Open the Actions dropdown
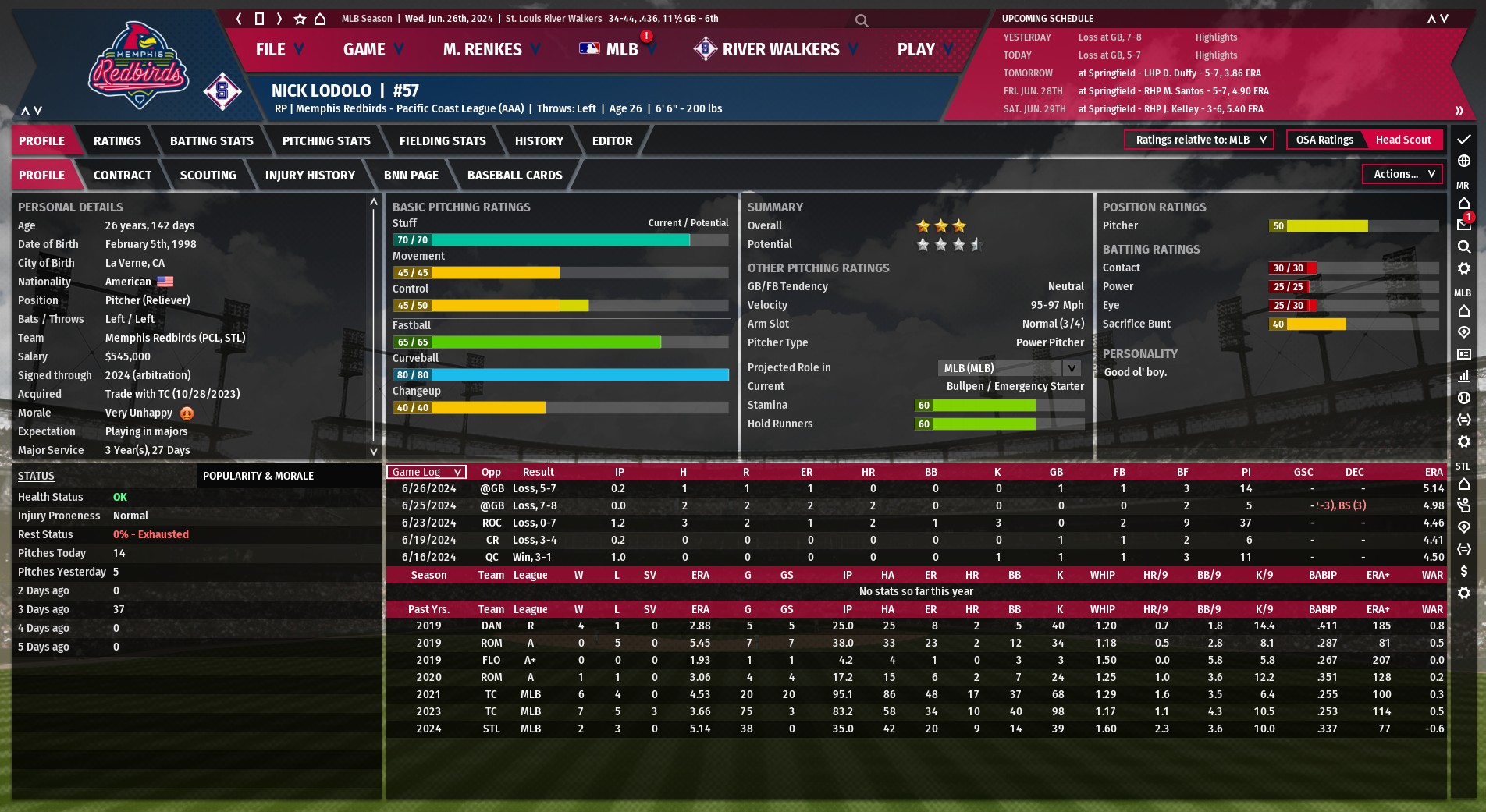This screenshot has width=1486, height=812. coord(1402,174)
